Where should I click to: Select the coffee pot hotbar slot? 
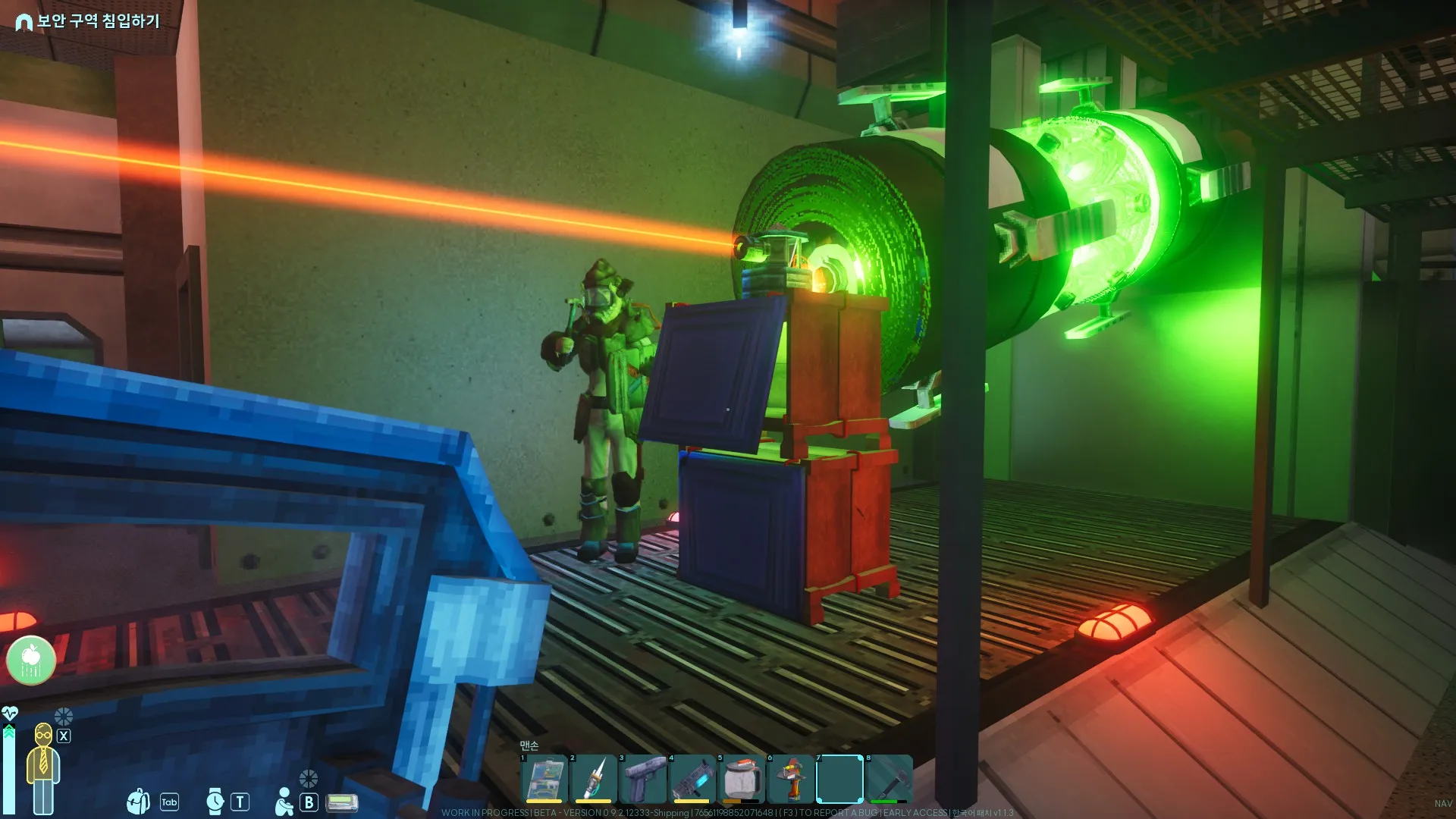[742, 779]
